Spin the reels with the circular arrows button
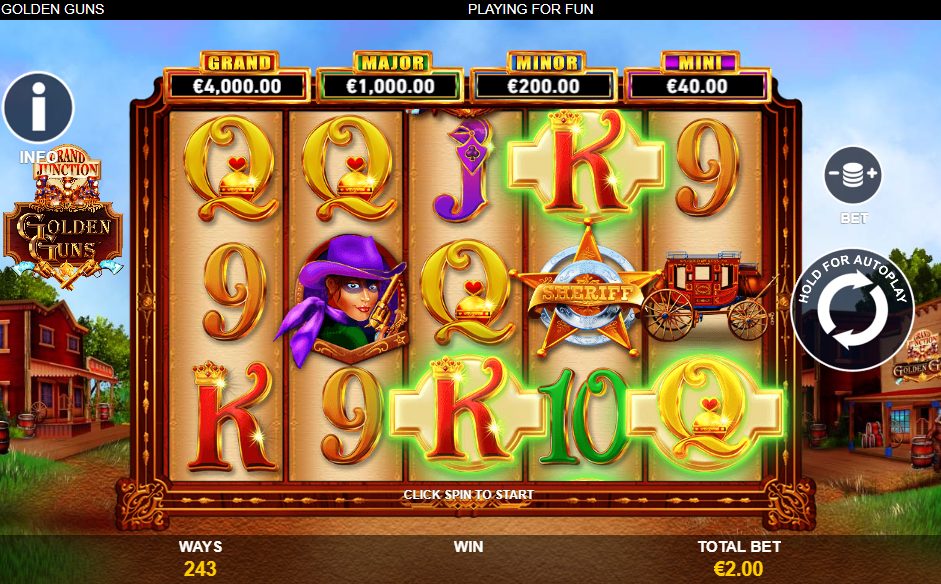 [852, 310]
